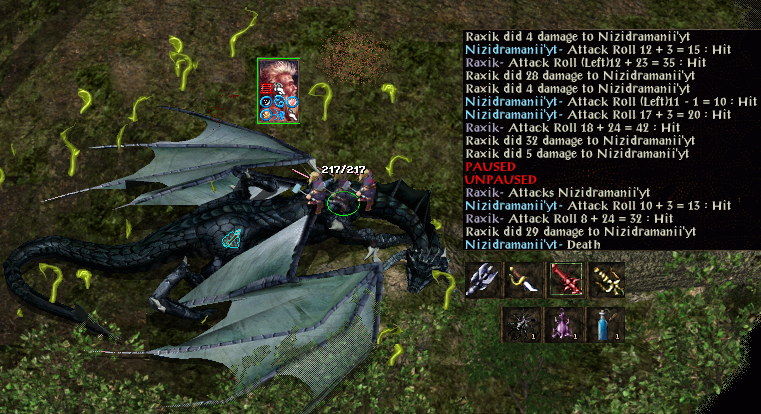The width and height of the screenshot is (761, 414).
Task: Select the white-haired character portrait
Action: (278, 77)
